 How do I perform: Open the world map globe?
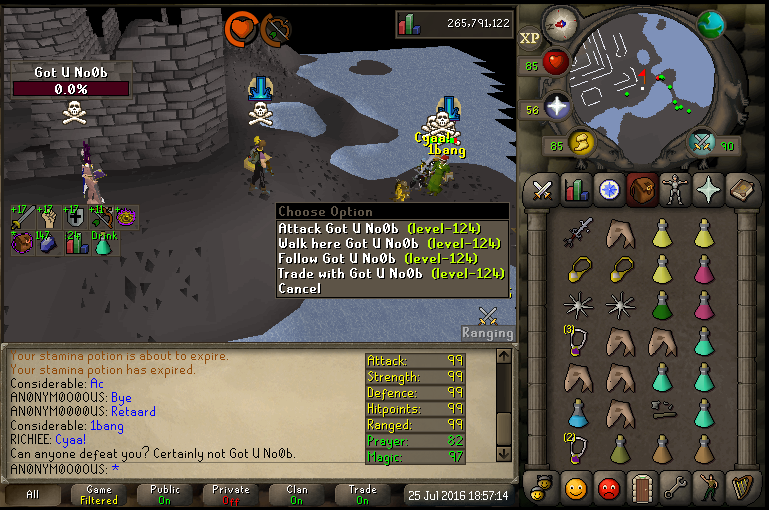[x=711, y=24]
